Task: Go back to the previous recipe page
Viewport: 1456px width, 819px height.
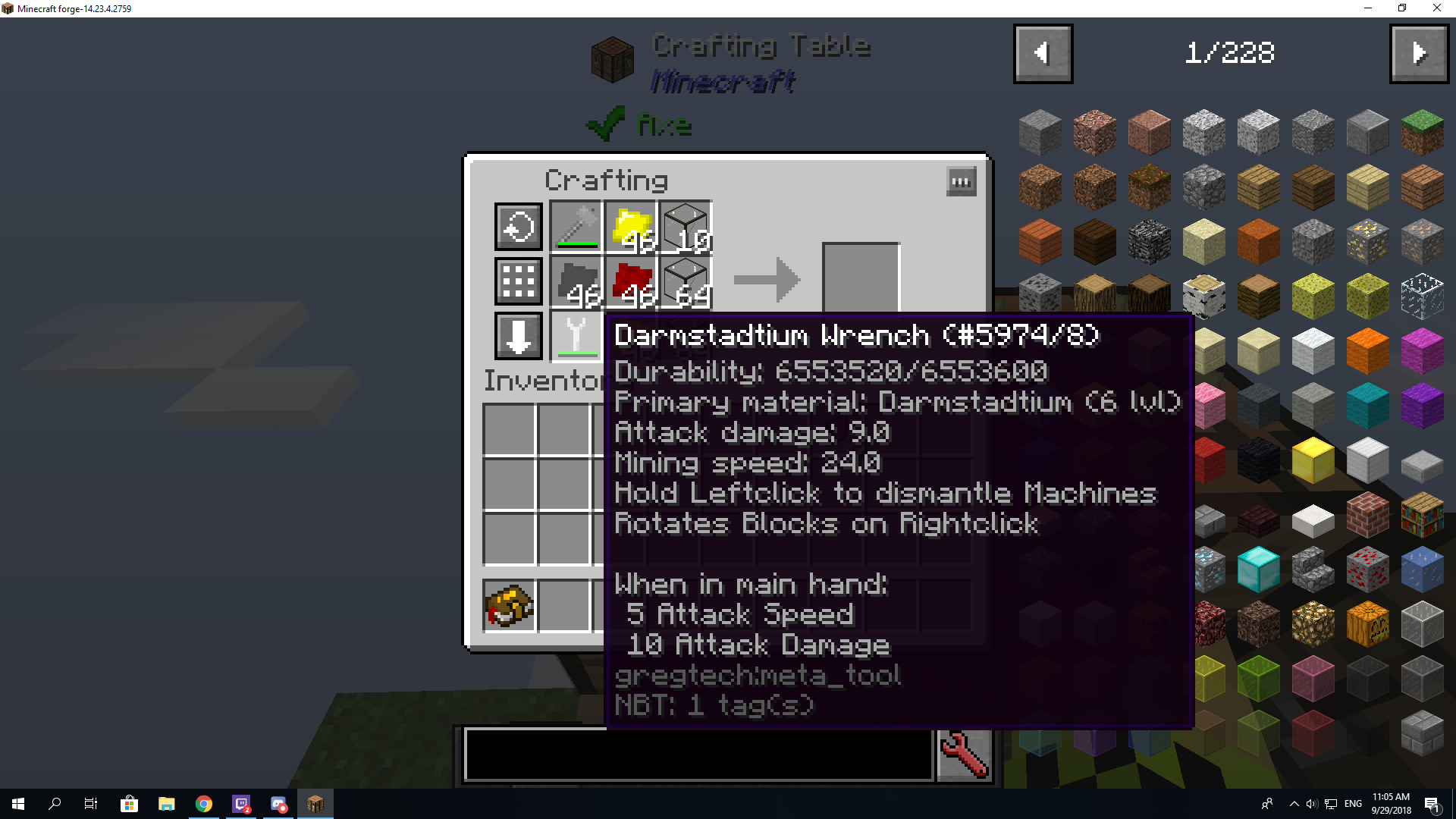Action: pyautogui.click(x=1043, y=53)
